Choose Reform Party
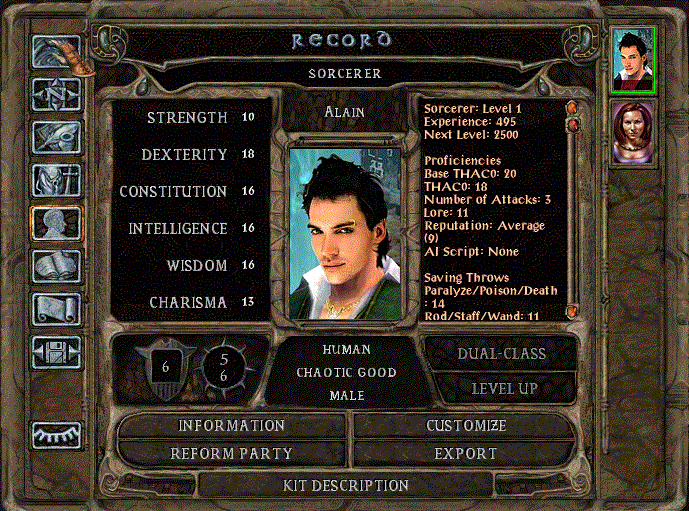Screen dimensions: 689x511 [x=232, y=453]
